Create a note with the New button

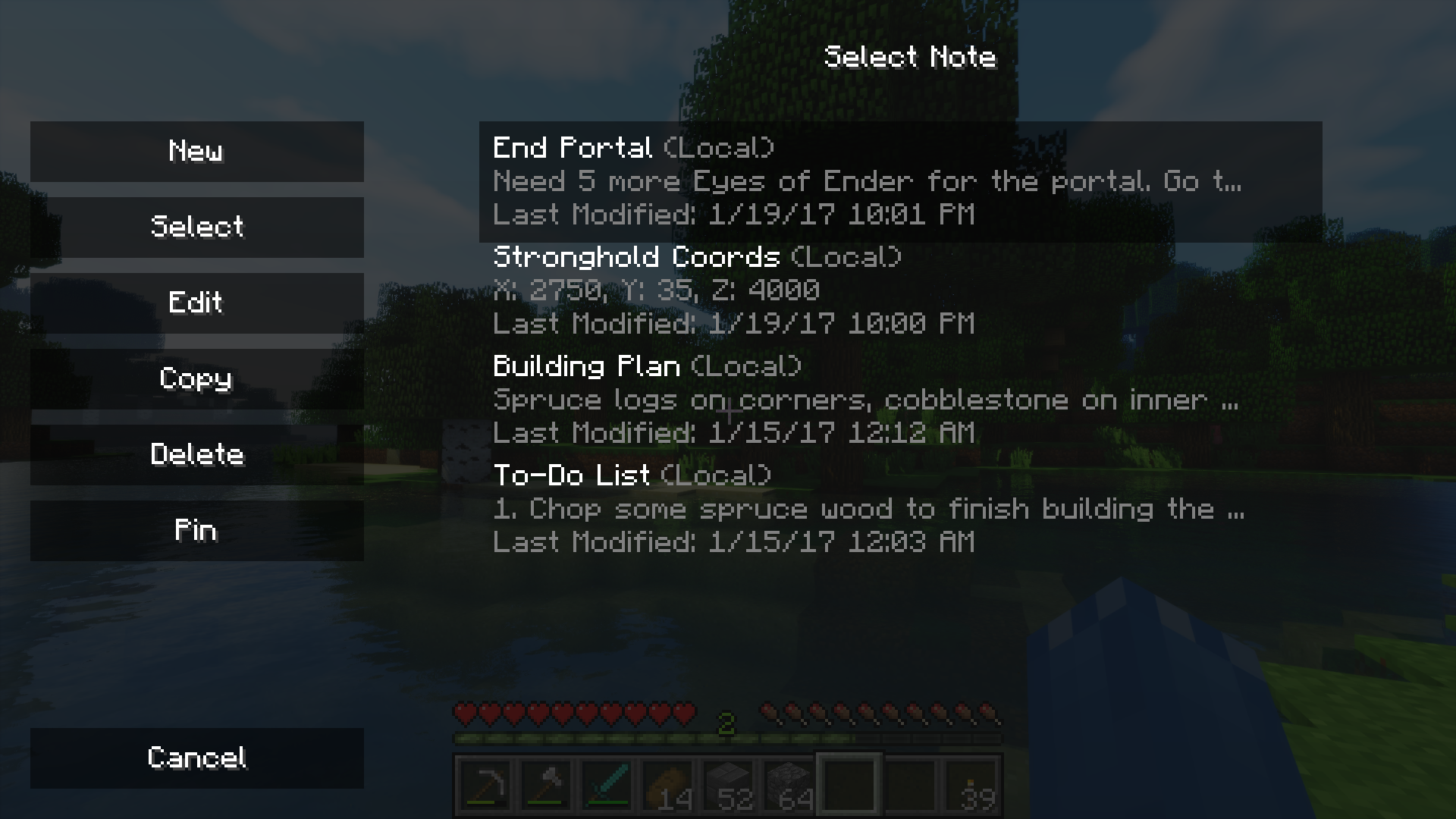[196, 151]
